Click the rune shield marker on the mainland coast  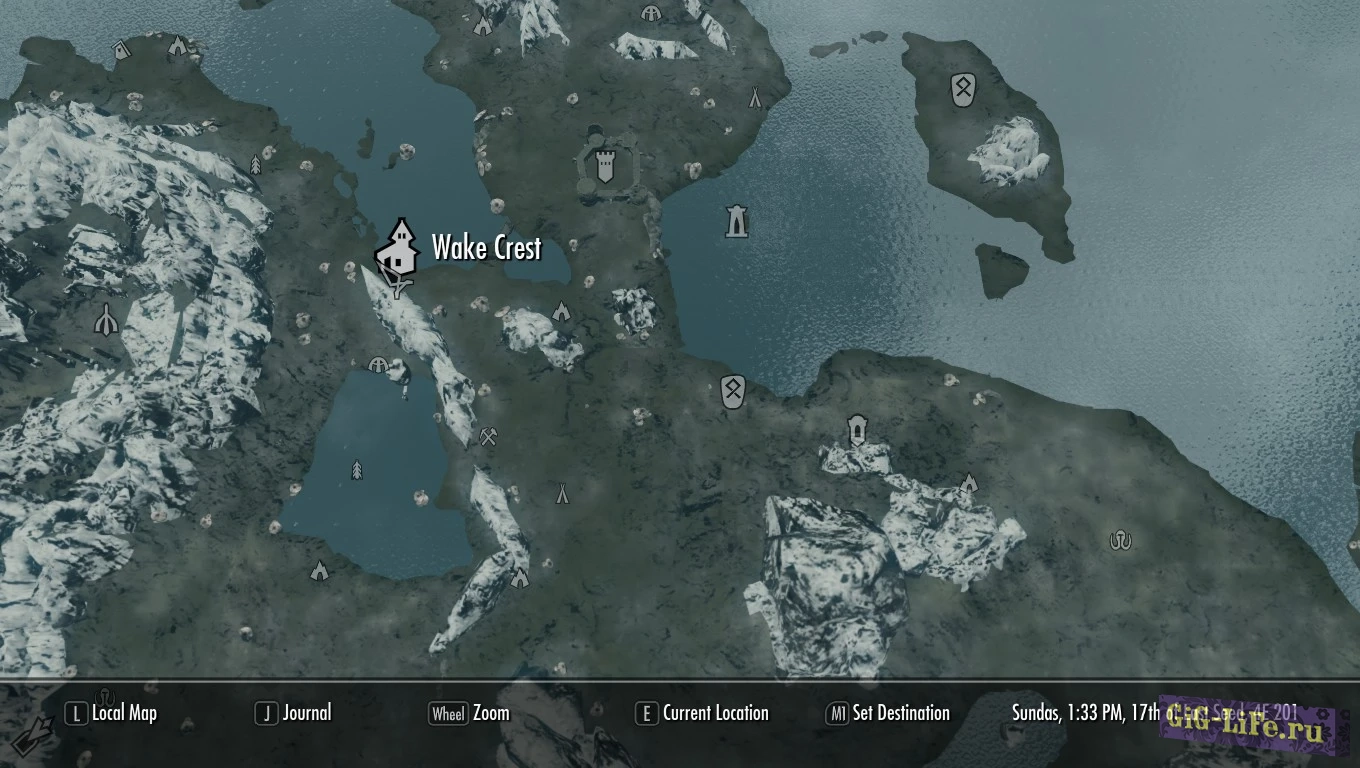(732, 392)
